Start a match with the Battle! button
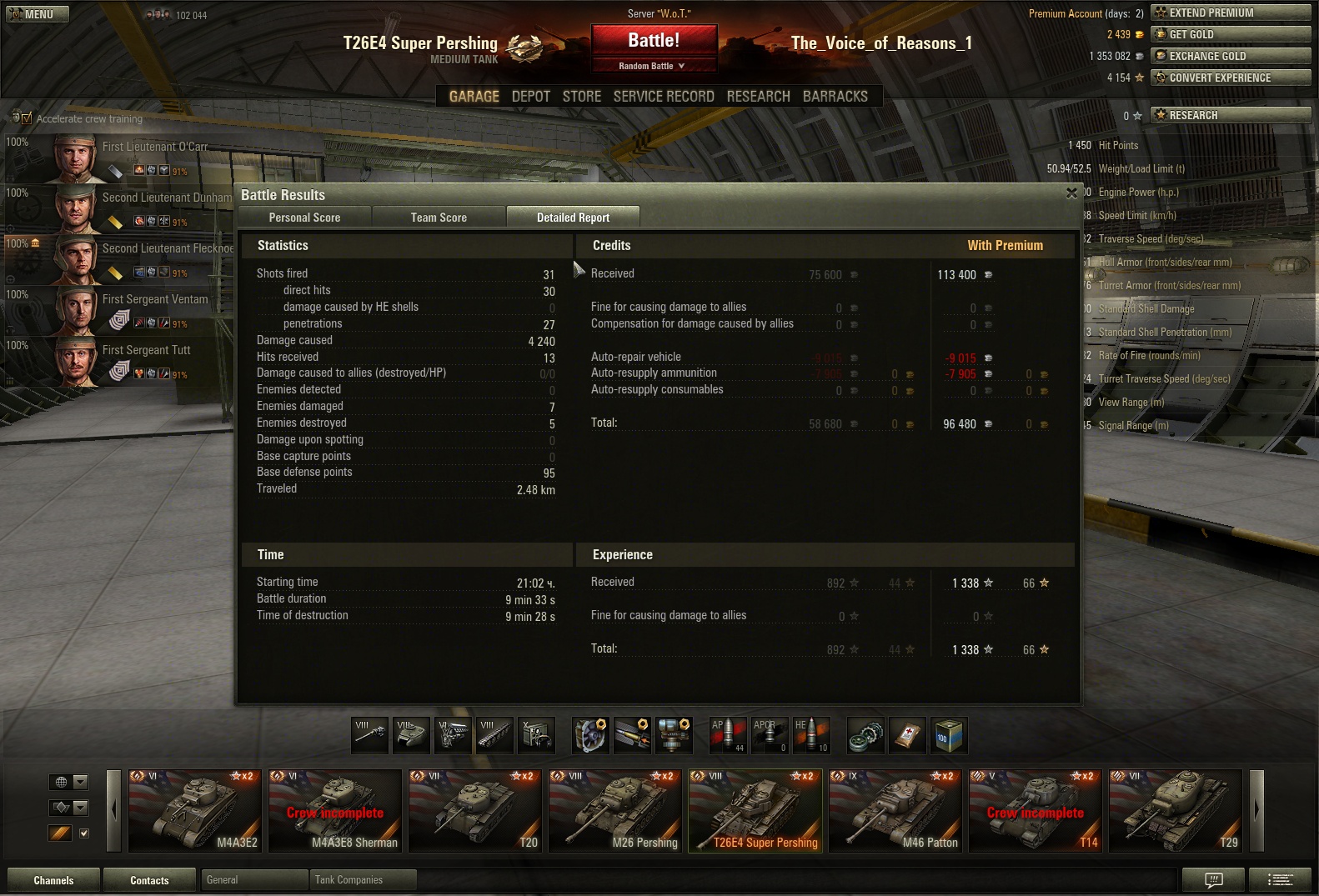Image resolution: width=1319 pixels, height=896 pixels. click(x=654, y=40)
